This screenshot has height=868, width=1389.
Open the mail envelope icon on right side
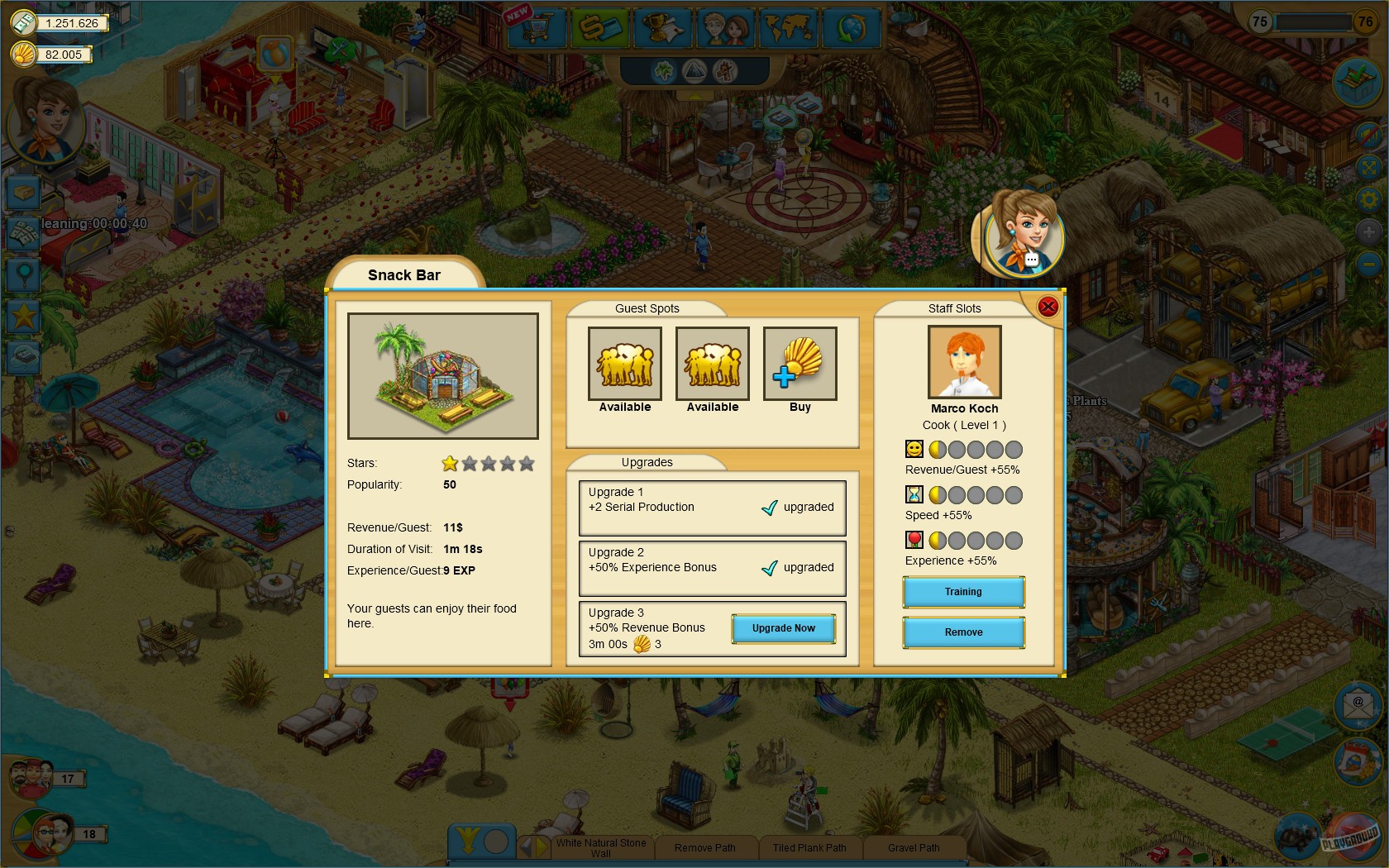point(1358,705)
